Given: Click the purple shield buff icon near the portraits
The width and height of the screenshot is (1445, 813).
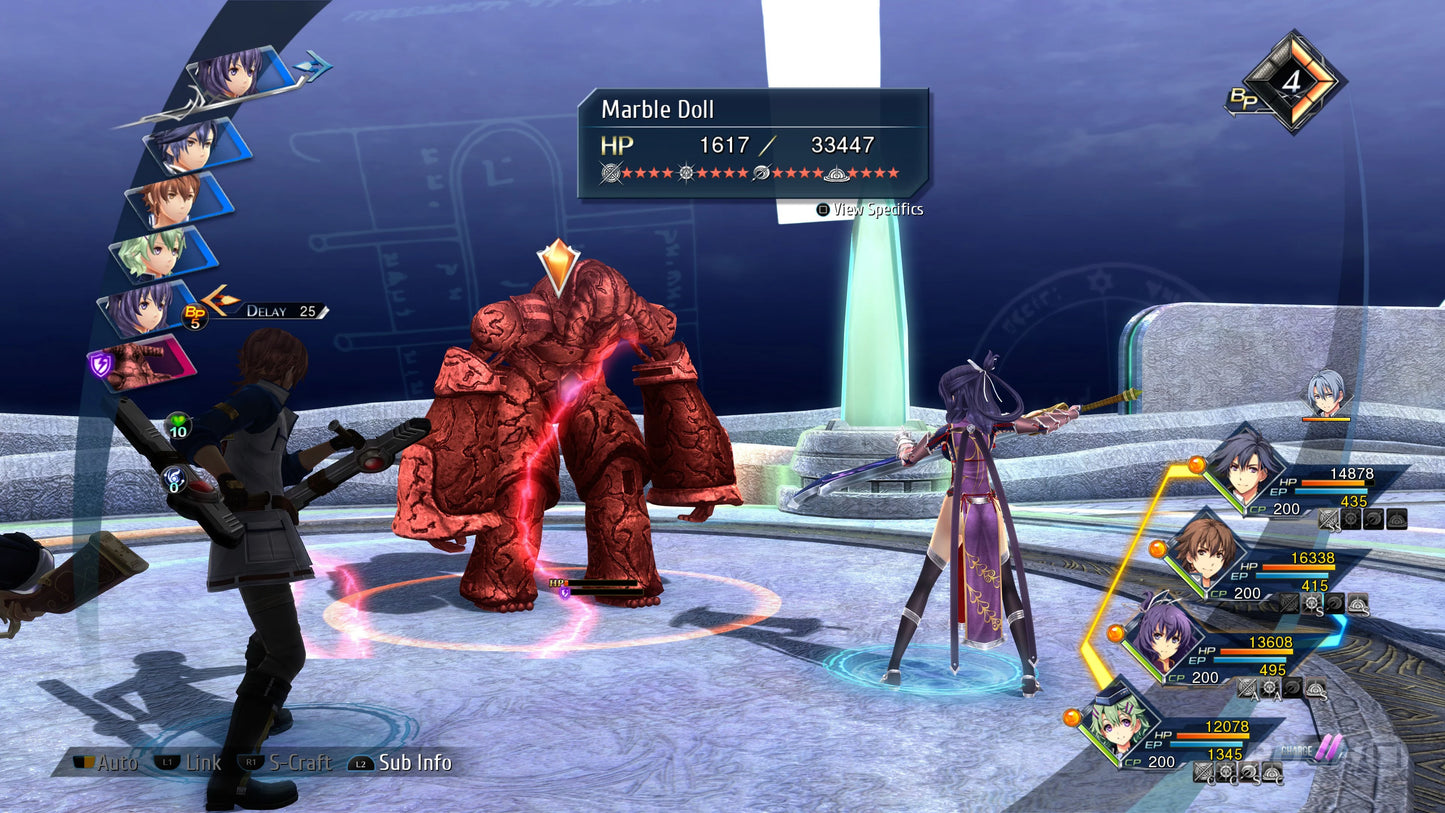Looking at the screenshot, I should (x=101, y=363).
